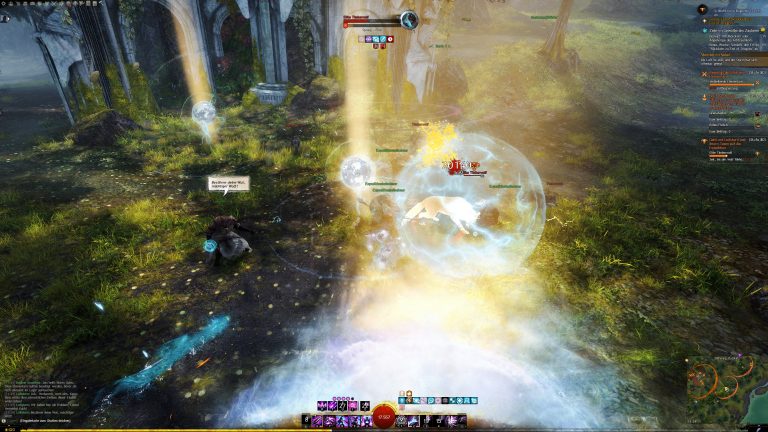The image size is (768, 432).
Task: Use the healing skill right of red orb
Action: (x=403, y=421)
